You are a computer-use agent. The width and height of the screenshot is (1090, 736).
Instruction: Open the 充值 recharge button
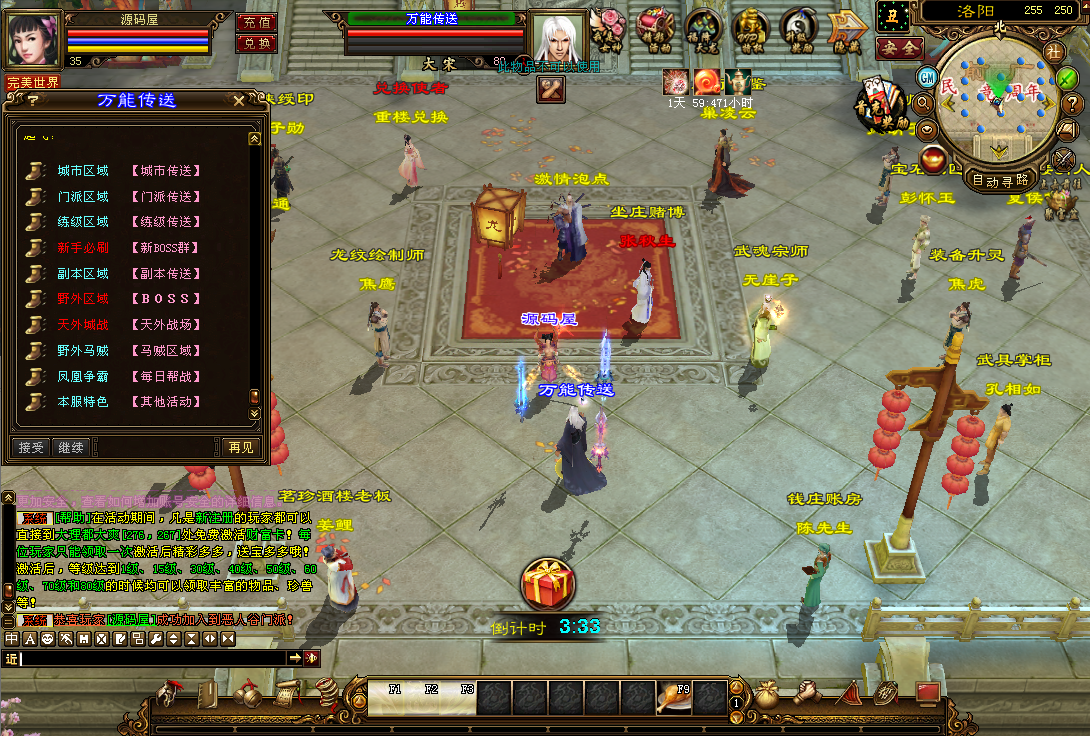[256, 22]
